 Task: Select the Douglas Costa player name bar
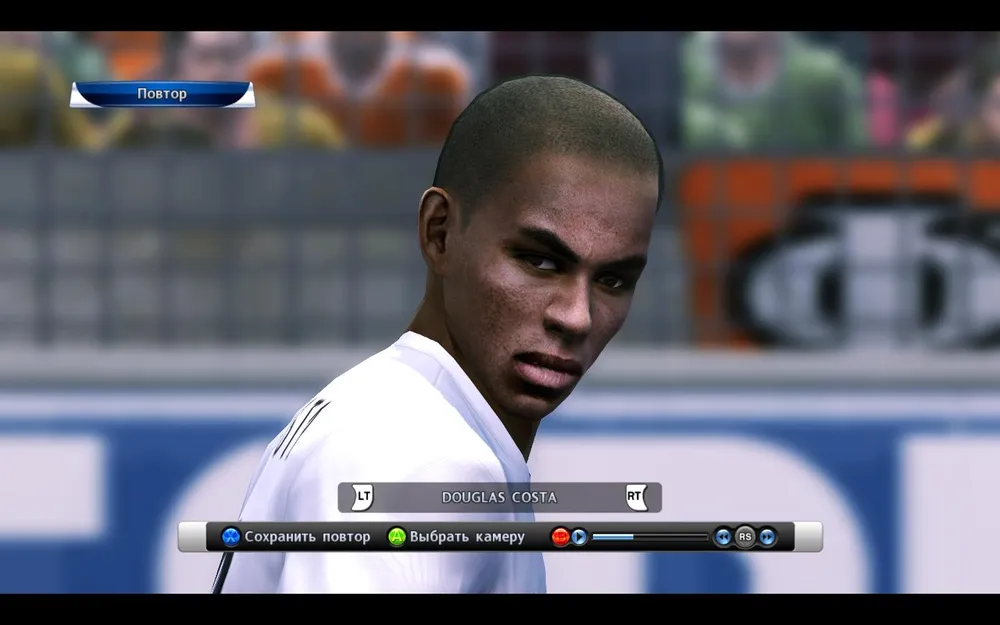click(x=499, y=497)
